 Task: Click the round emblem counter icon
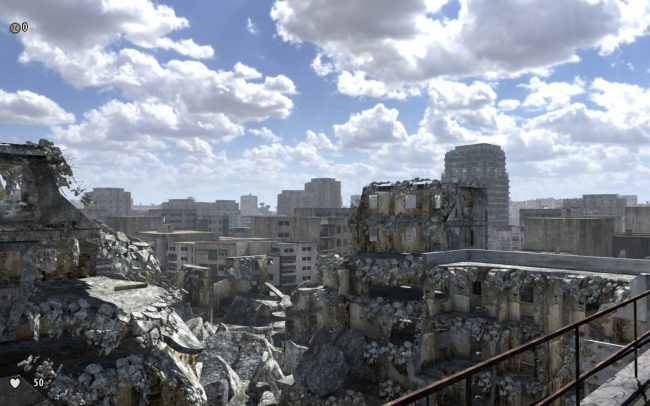tap(14, 28)
